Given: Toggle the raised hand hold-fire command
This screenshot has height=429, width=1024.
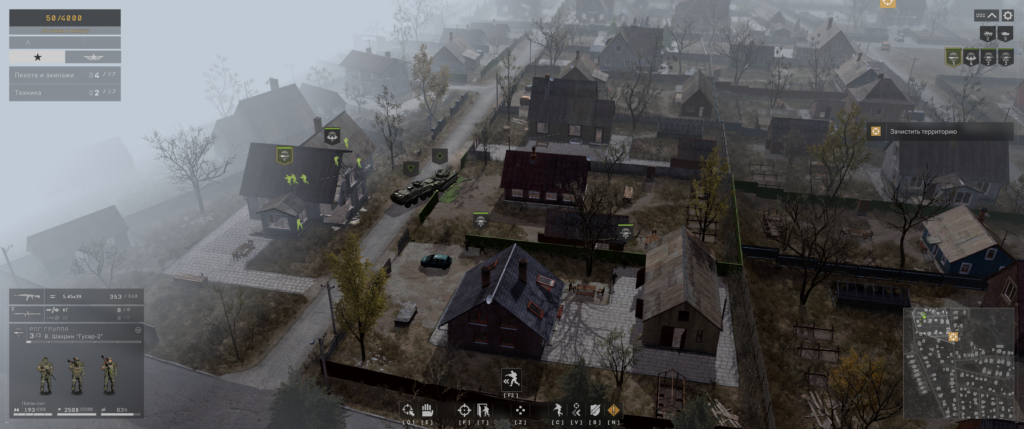Looking at the screenshot, I should [x=426, y=410].
